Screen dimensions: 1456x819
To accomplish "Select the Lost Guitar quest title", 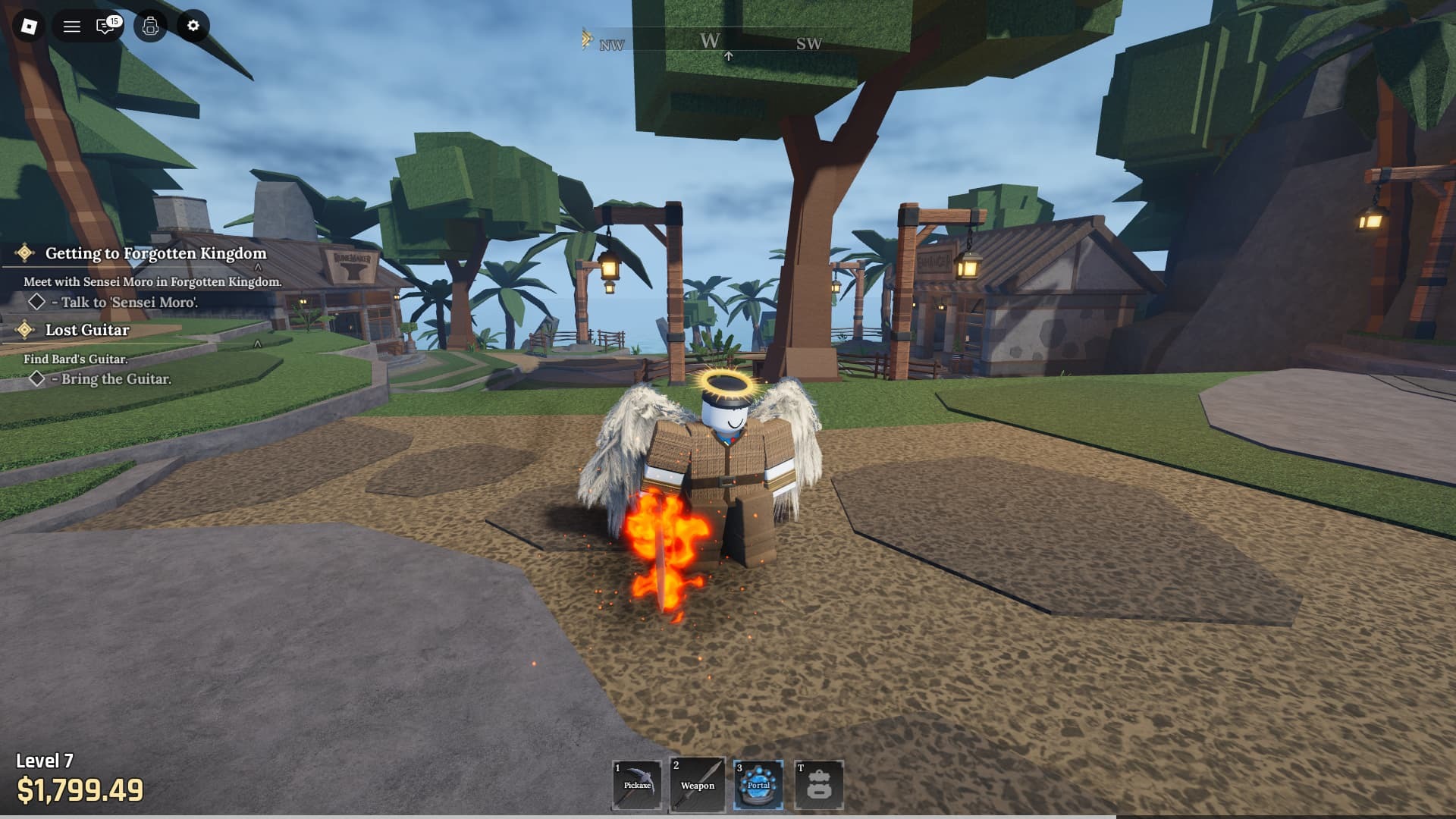I will click(x=87, y=330).
